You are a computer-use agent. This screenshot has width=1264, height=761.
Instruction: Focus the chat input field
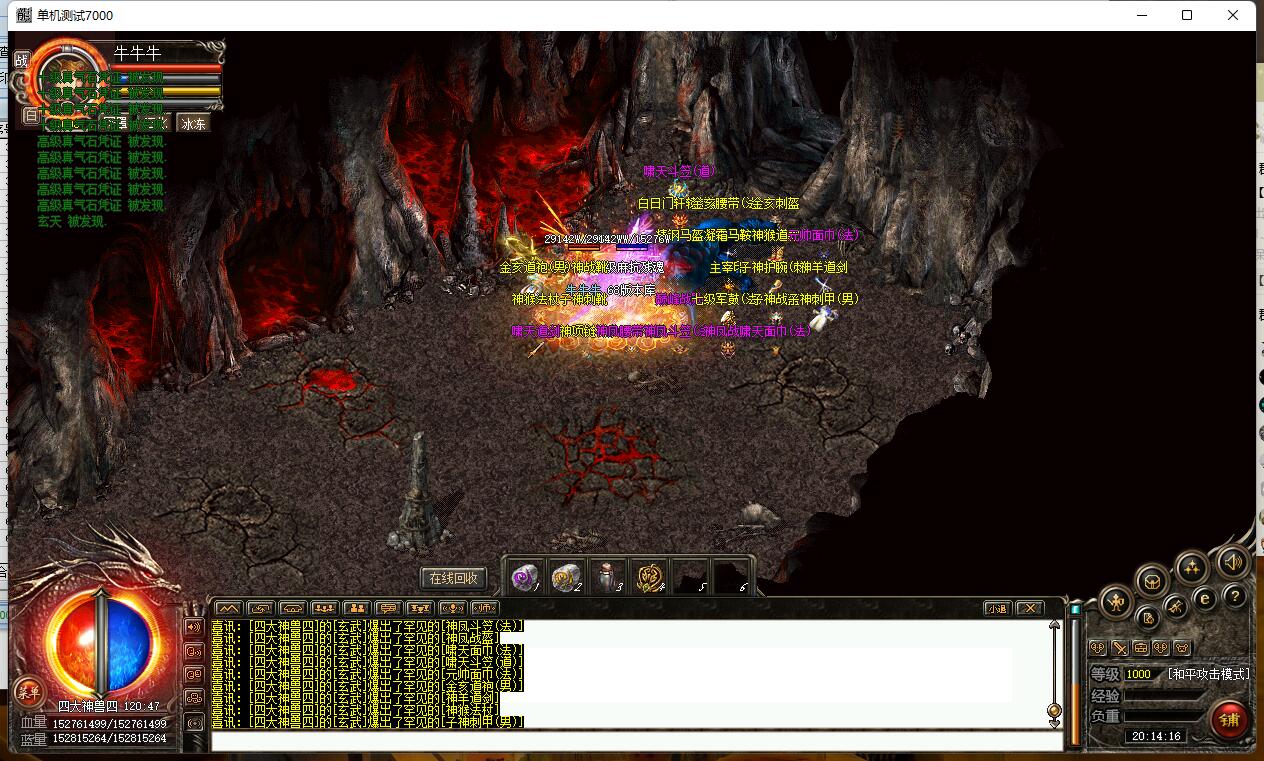(636, 742)
